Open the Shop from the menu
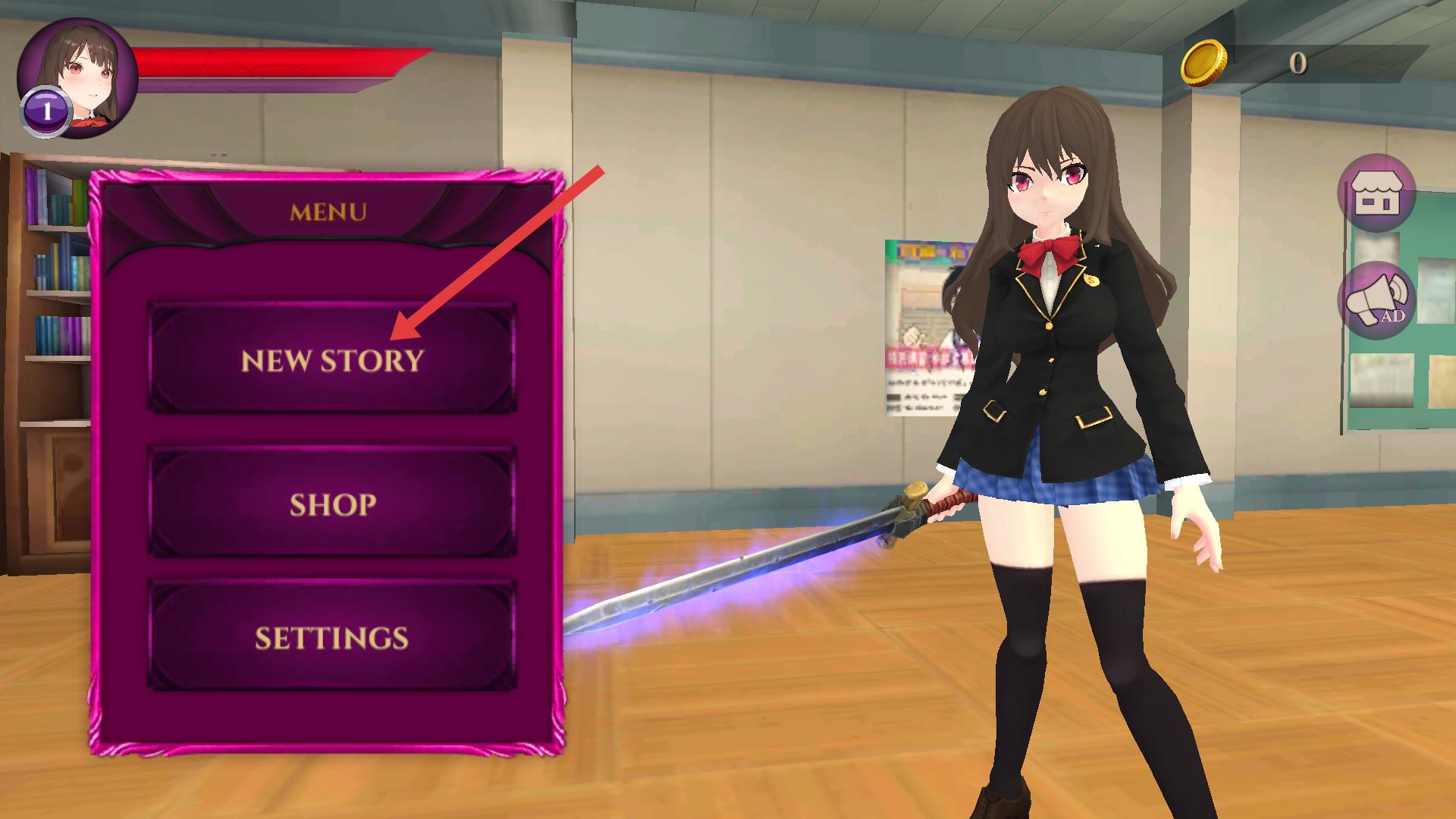 click(332, 504)
